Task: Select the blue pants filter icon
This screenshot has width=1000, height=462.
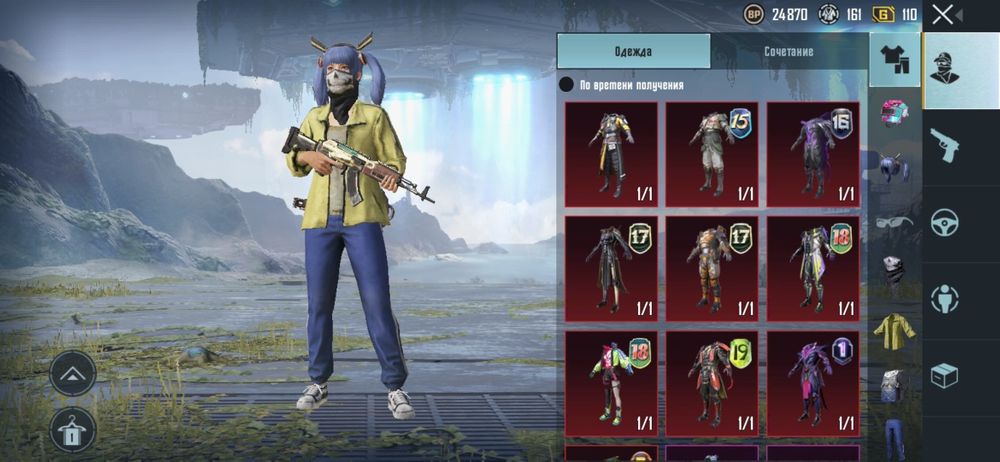Action: [x=895, y=436]
